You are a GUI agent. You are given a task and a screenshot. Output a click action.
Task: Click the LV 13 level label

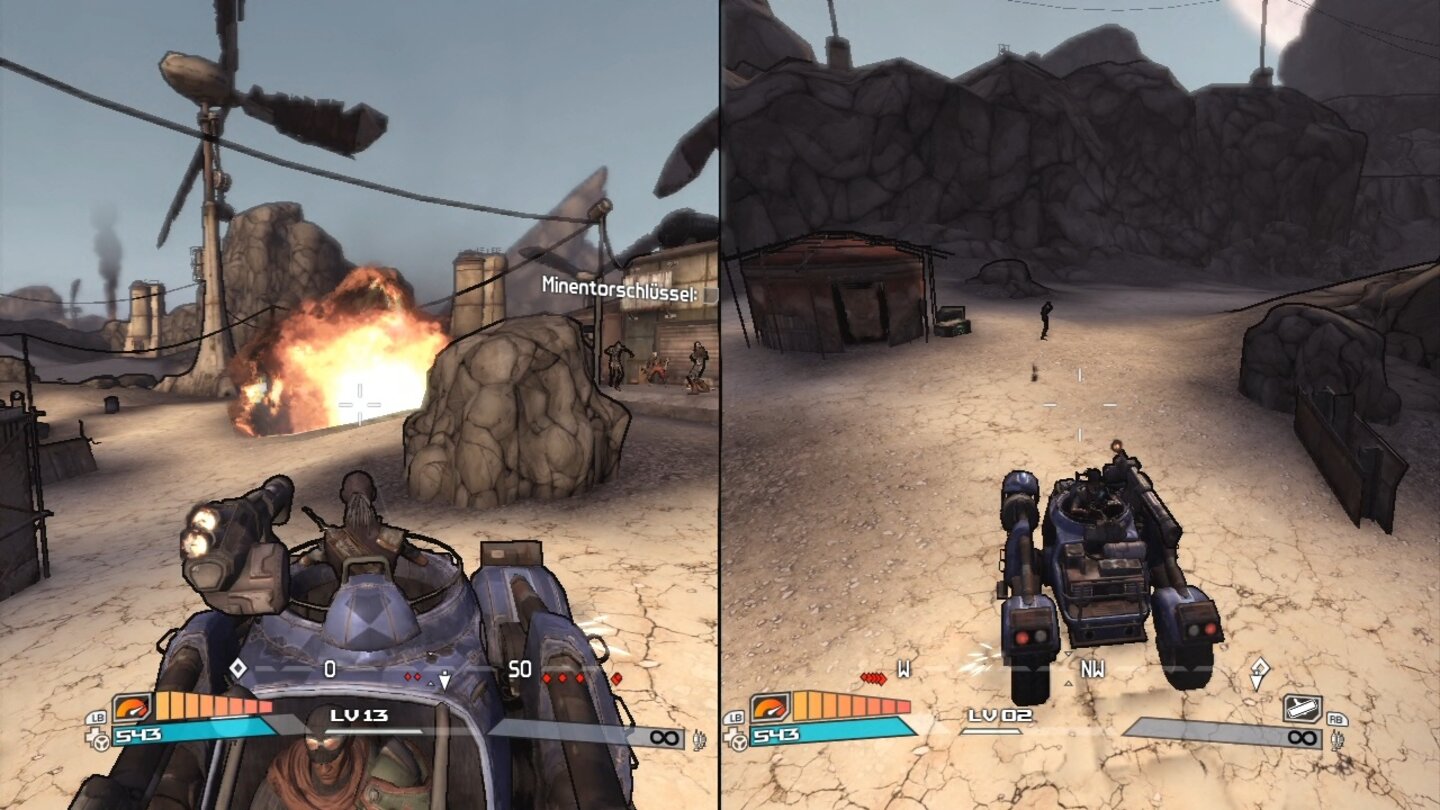tap(357, 715)
